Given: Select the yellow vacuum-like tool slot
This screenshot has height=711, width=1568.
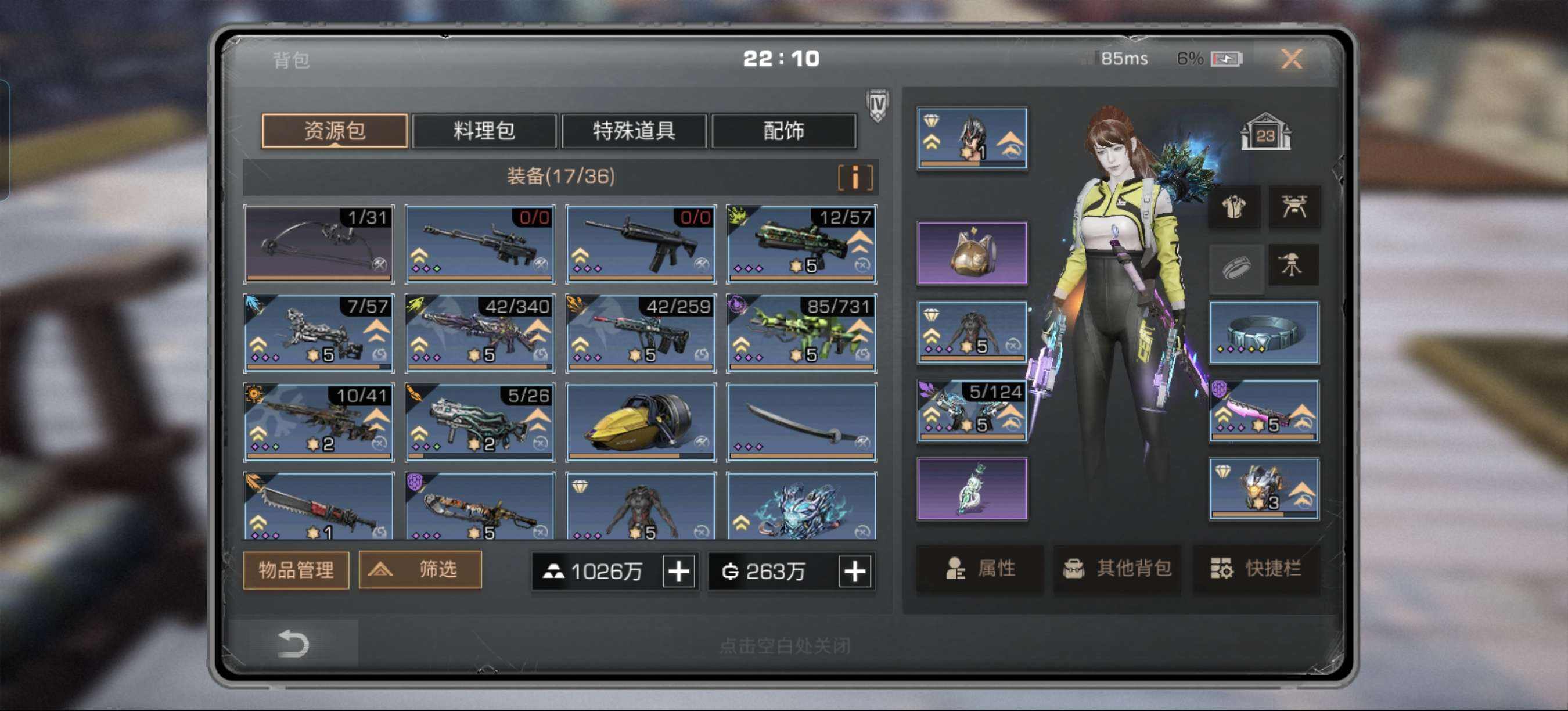Looking at the screenshot, I should pos(641,422).
